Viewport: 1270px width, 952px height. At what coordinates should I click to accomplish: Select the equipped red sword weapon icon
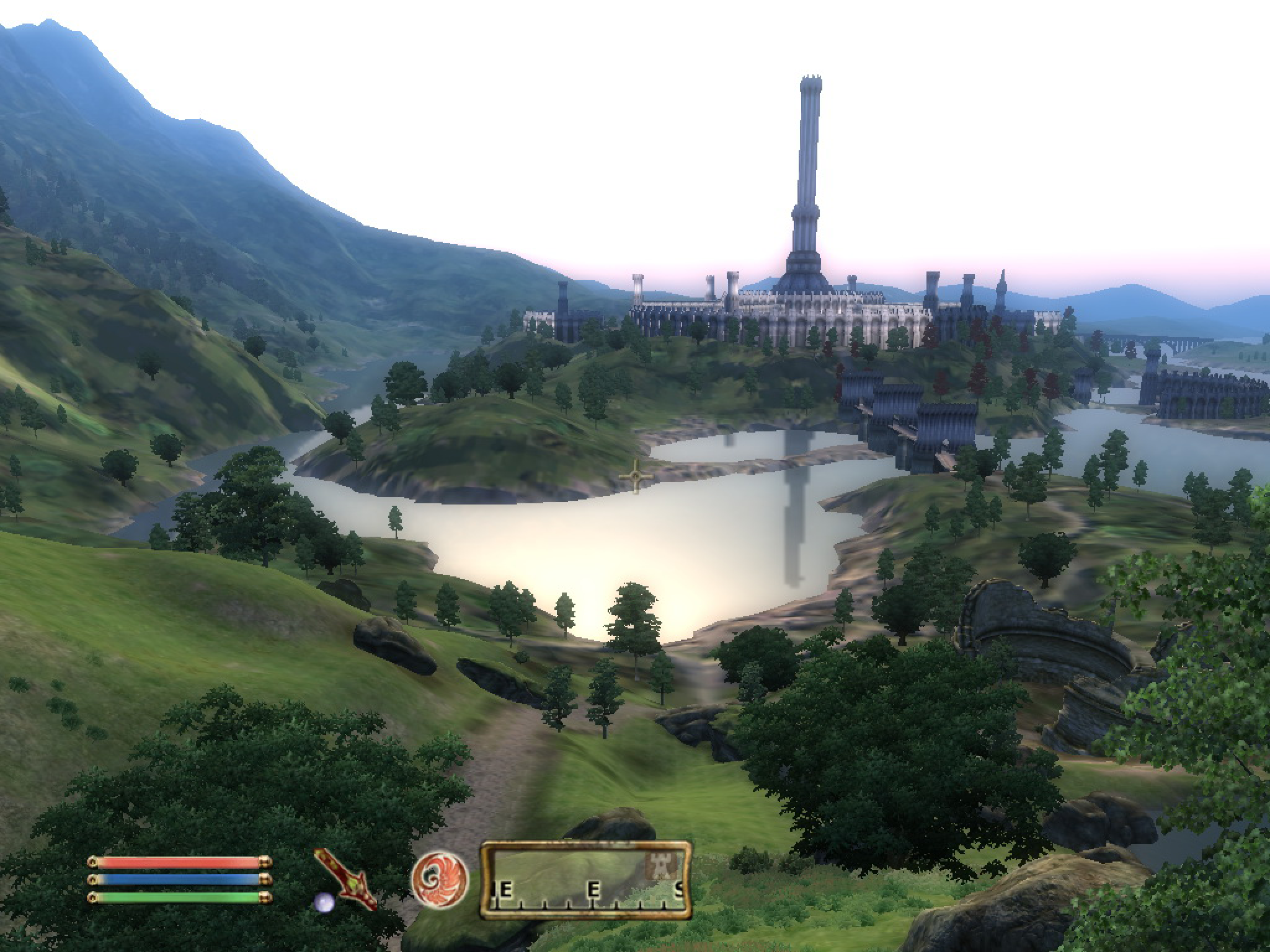pyautogui.click(x=346, y=878)
